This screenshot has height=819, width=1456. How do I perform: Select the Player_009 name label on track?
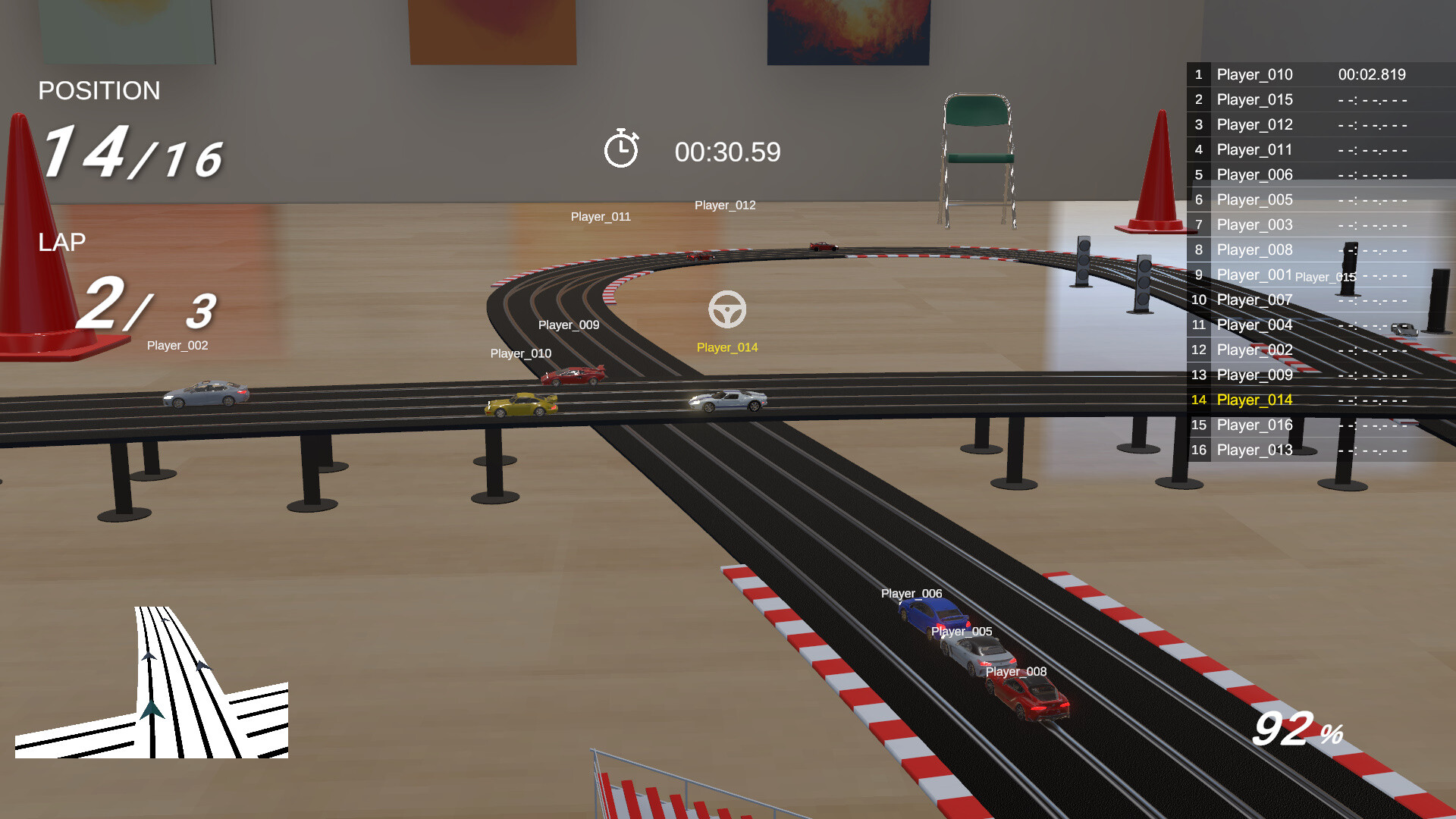pyautogui.click(x=568, y=325)
